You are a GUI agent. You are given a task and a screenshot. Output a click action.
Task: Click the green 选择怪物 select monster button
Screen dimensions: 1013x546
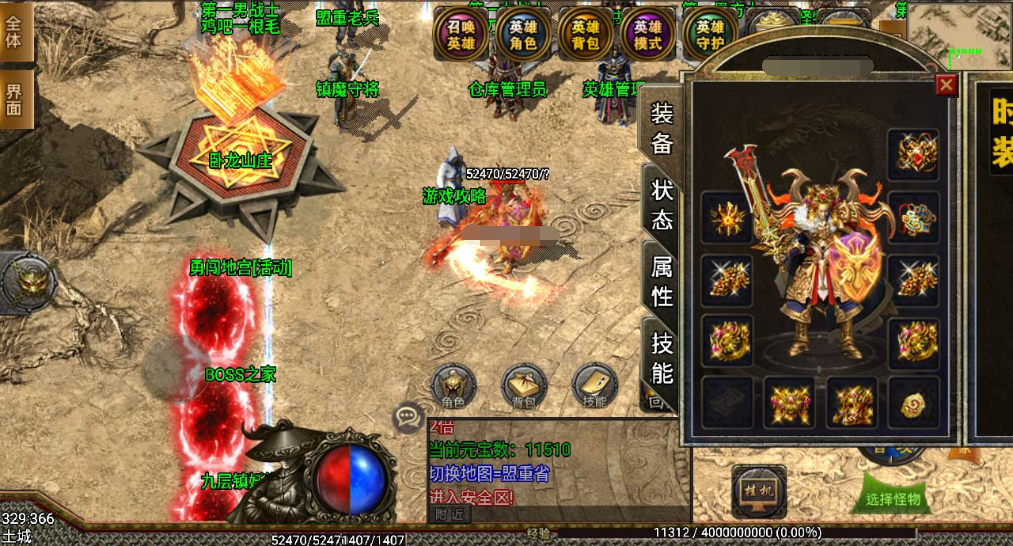(x=893, y=498)
